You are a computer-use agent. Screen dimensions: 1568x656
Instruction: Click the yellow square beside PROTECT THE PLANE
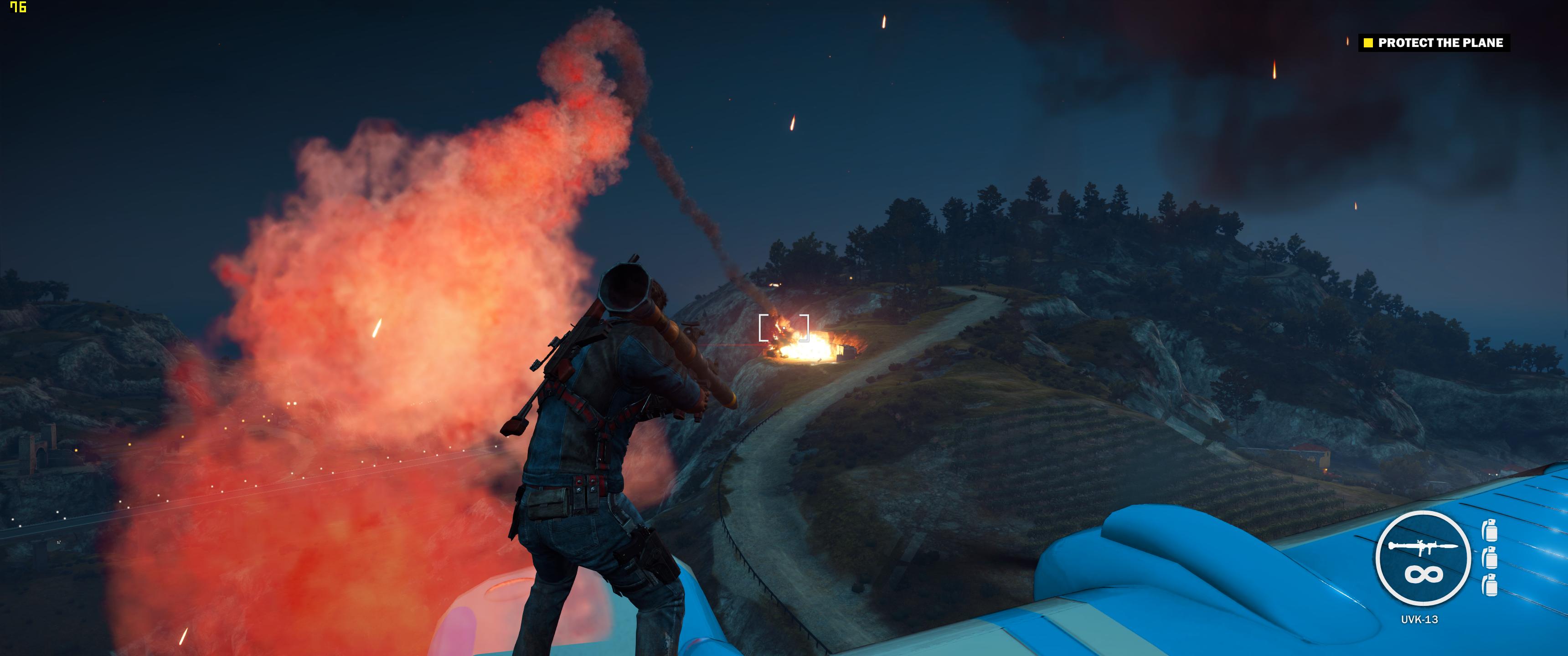click(x=1368, y=43)
